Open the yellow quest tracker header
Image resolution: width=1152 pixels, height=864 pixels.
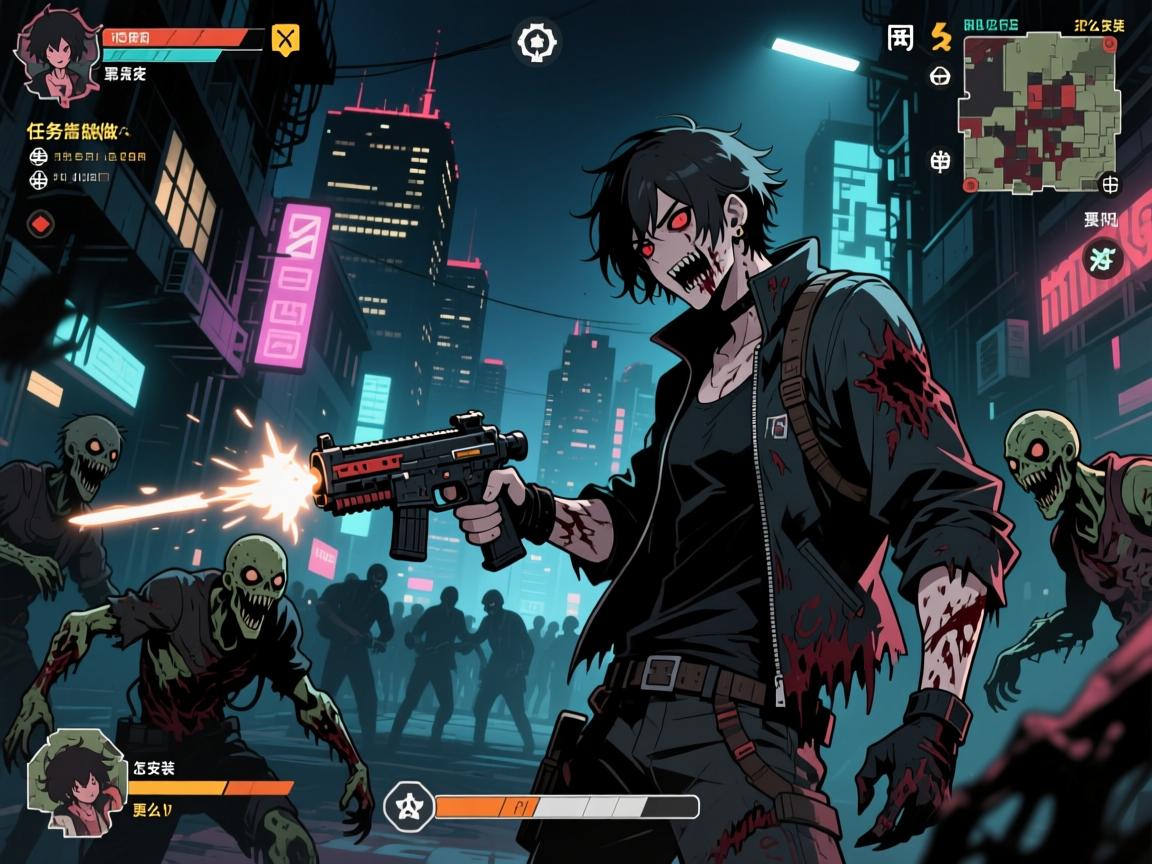coord(77,131)
